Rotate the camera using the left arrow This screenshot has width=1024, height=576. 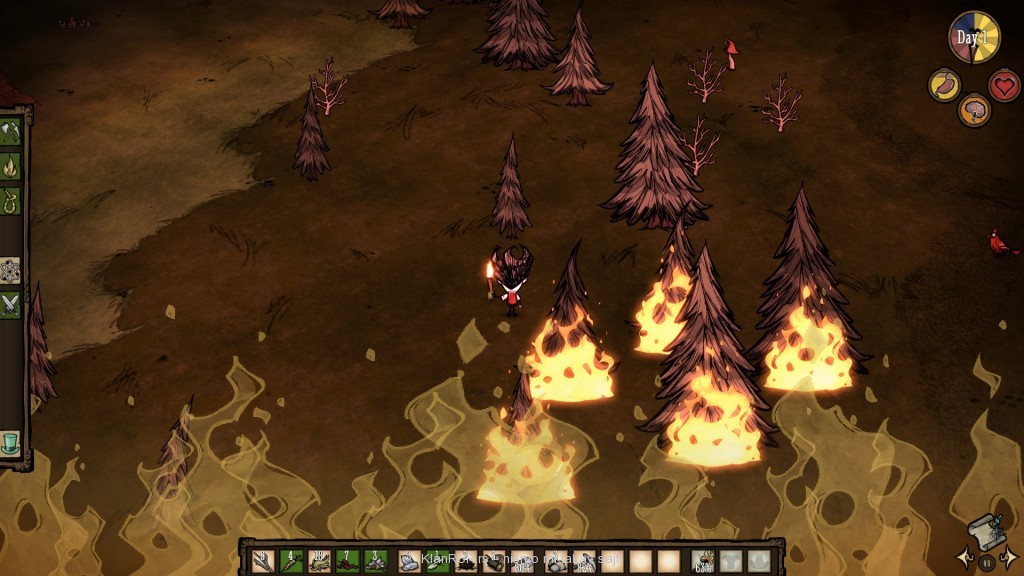(x=965, y=558)
